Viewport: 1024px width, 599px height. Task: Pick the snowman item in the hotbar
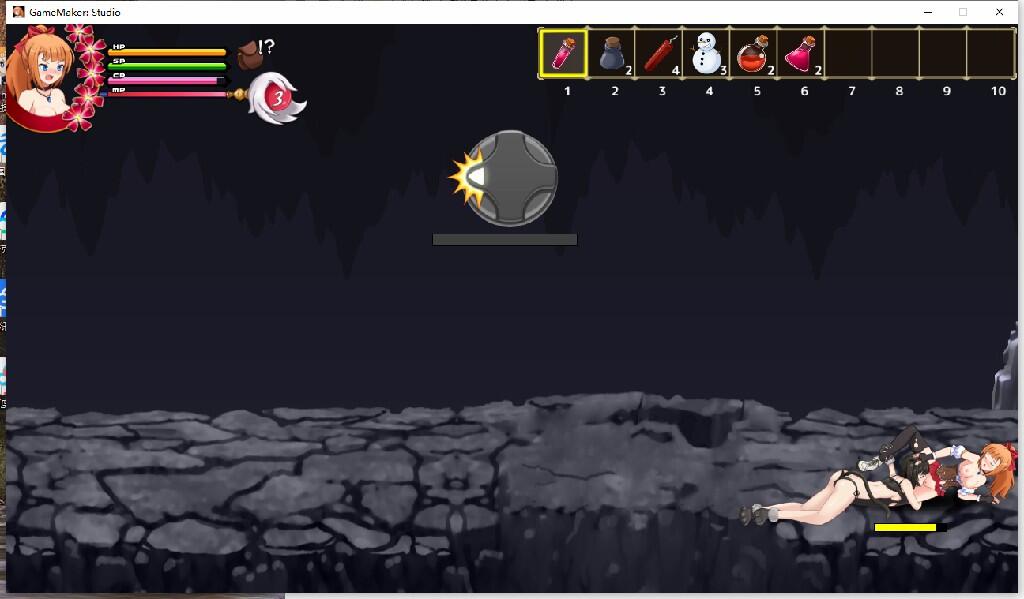tap(707, 53)
